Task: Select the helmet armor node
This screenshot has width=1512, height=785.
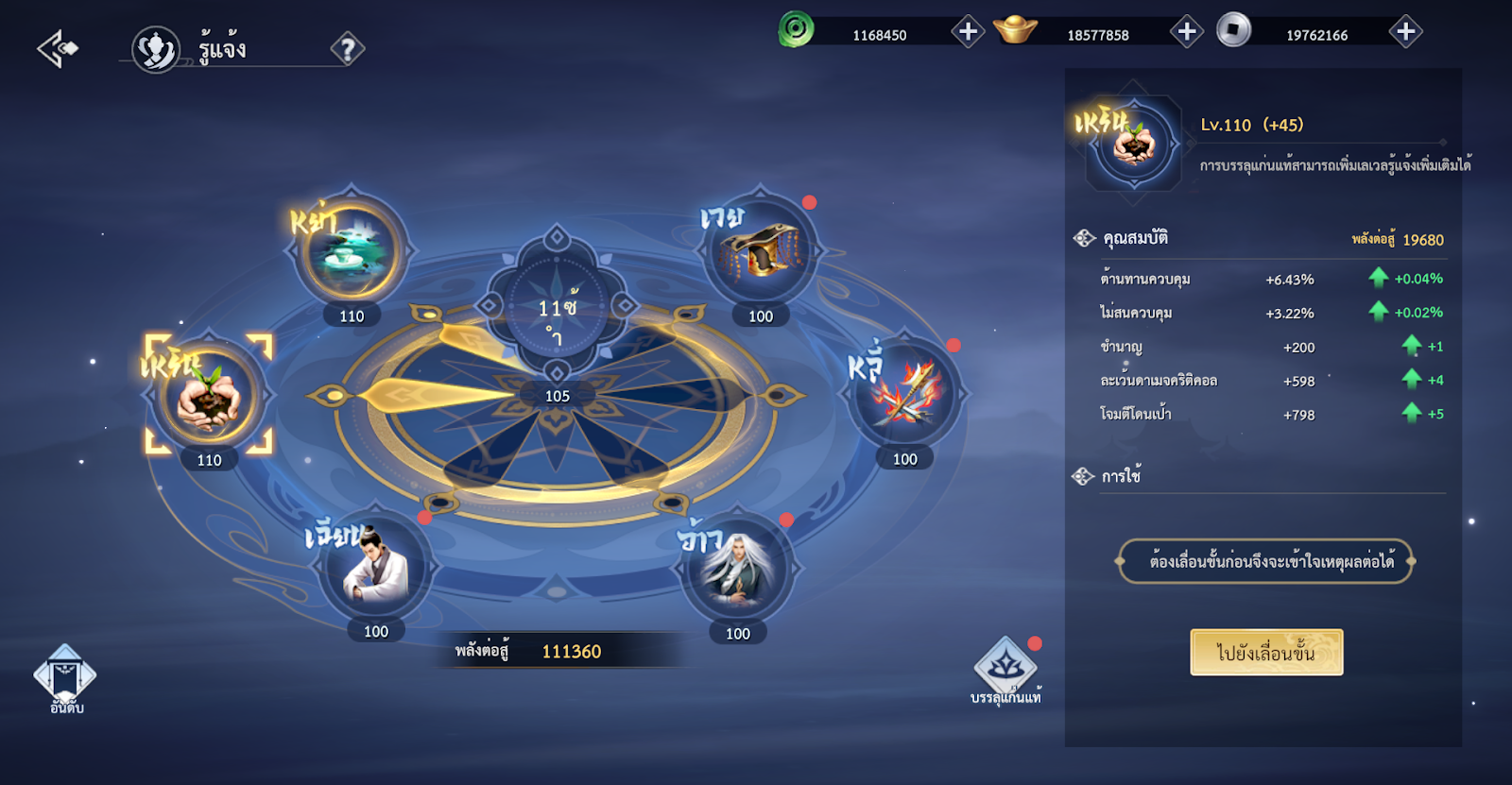Action: [760, 252]
